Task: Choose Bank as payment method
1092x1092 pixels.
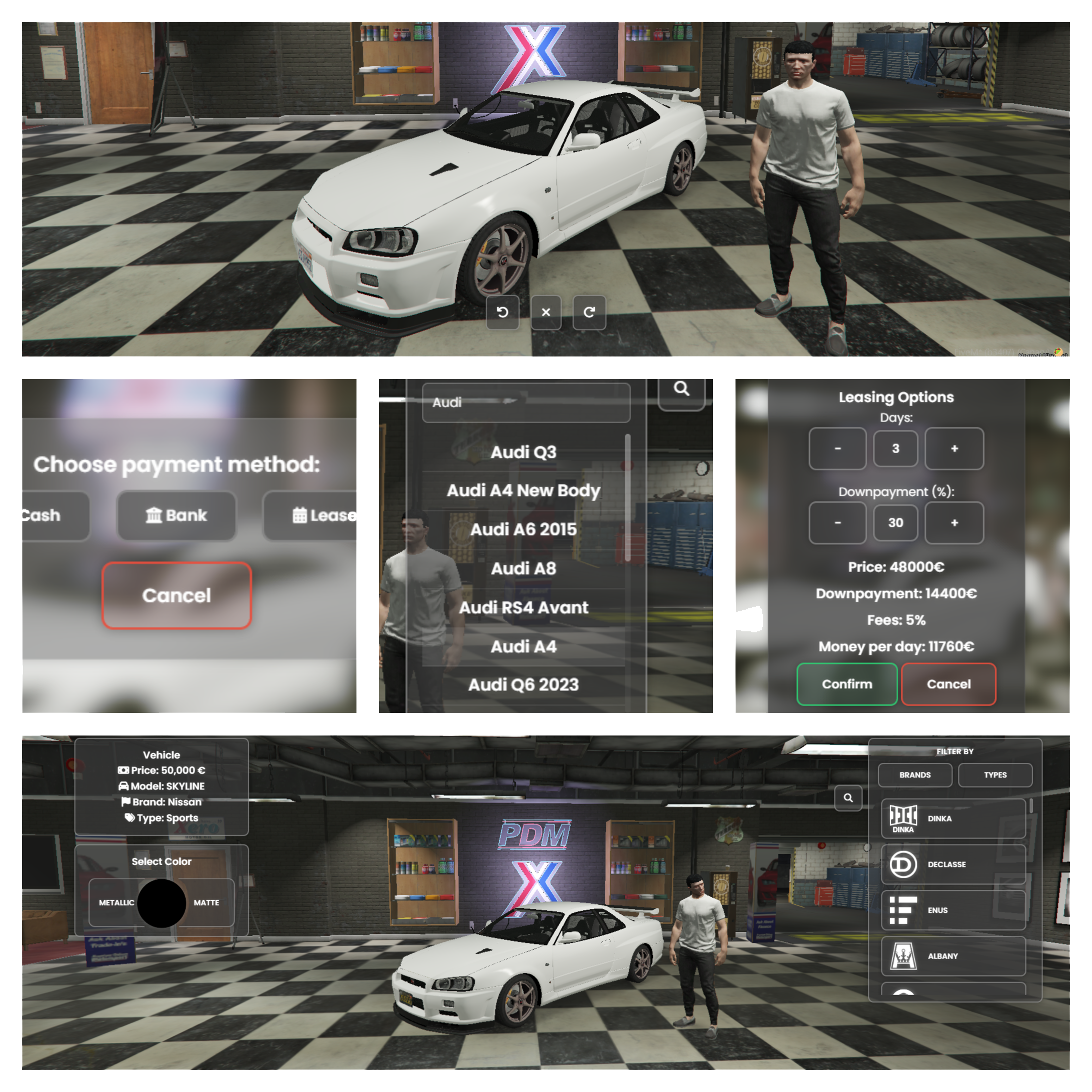Action: point(176,515)
